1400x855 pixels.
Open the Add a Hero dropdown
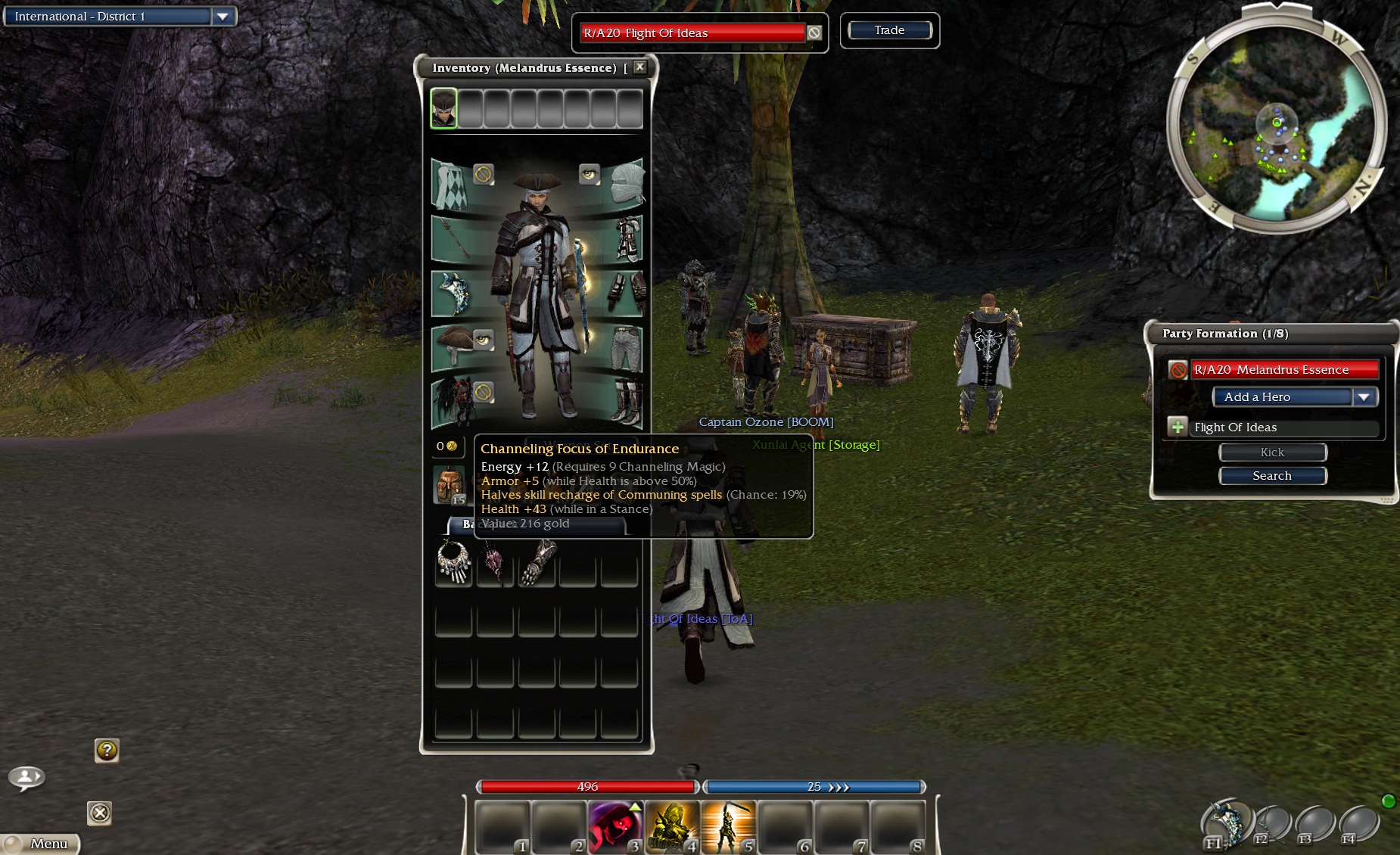pos(1364,397)
